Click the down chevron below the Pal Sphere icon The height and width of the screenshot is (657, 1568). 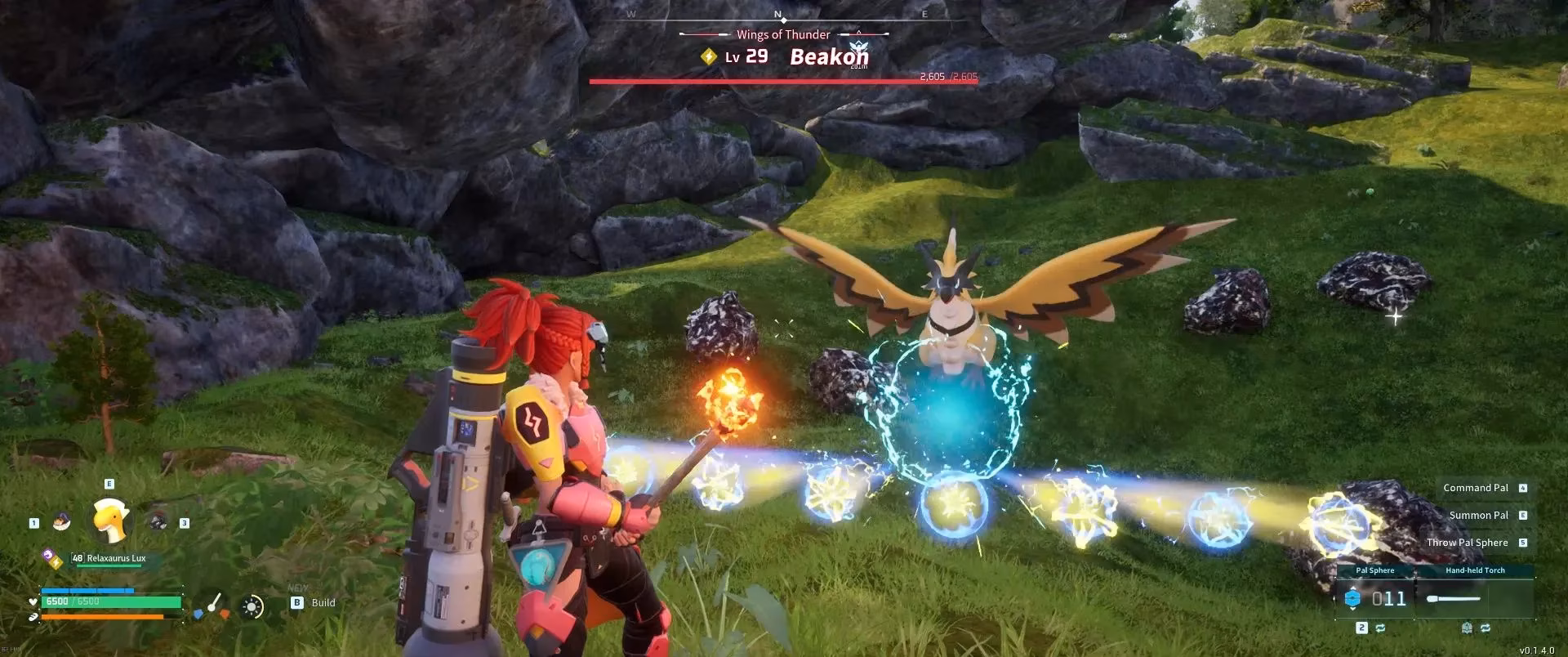tap(1353, 610)
